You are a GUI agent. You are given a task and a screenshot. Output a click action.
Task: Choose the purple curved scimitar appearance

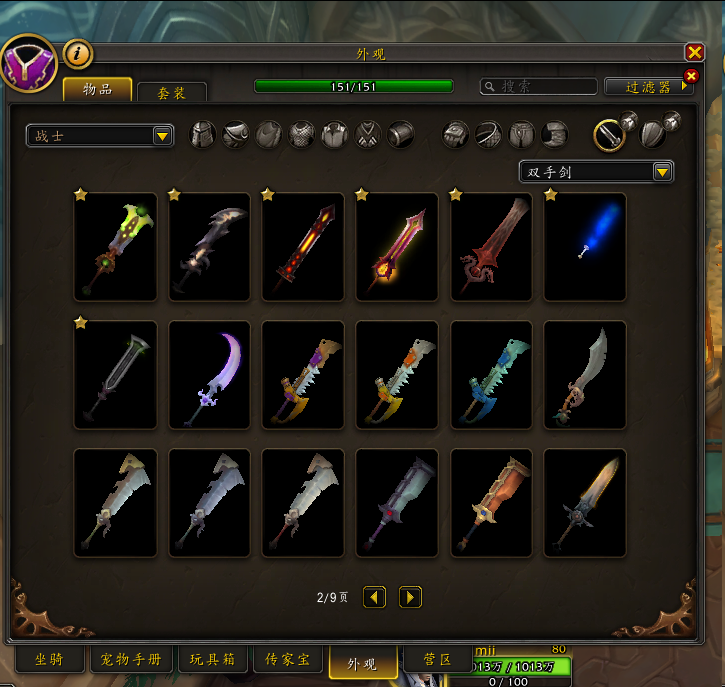click(x=209, y=375)
